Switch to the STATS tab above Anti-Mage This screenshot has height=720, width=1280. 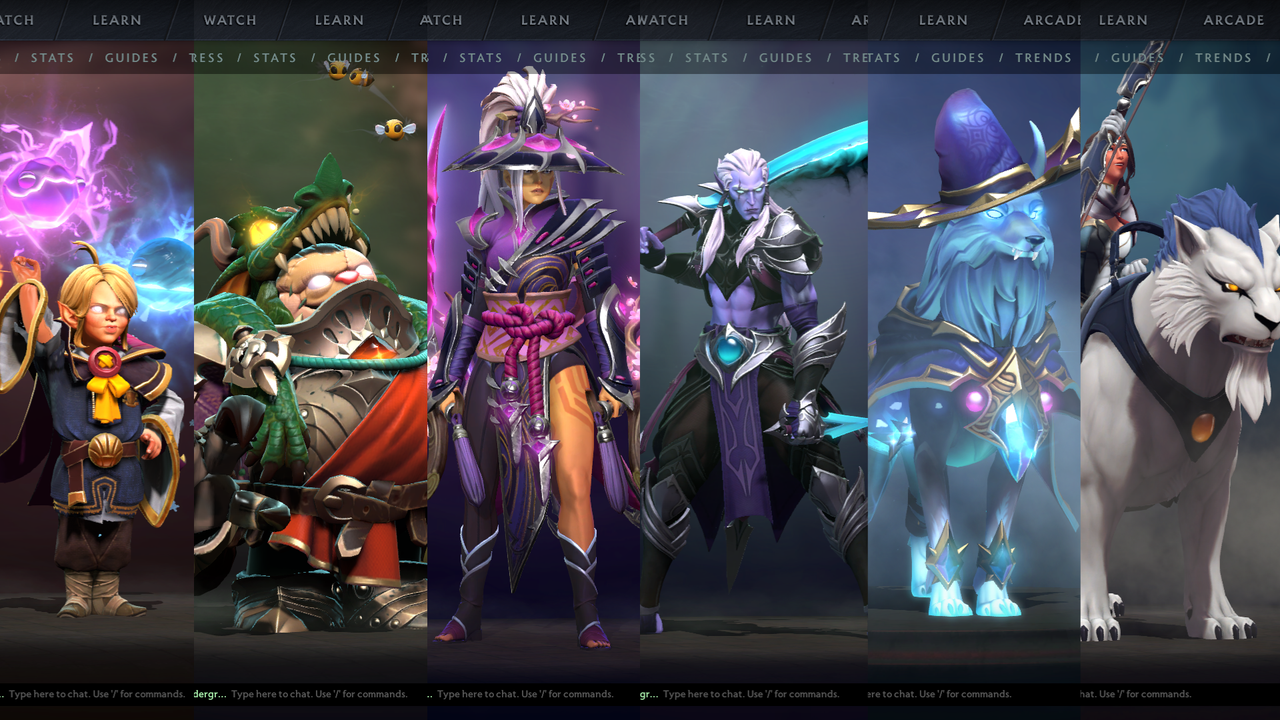[x=707, y=57]
